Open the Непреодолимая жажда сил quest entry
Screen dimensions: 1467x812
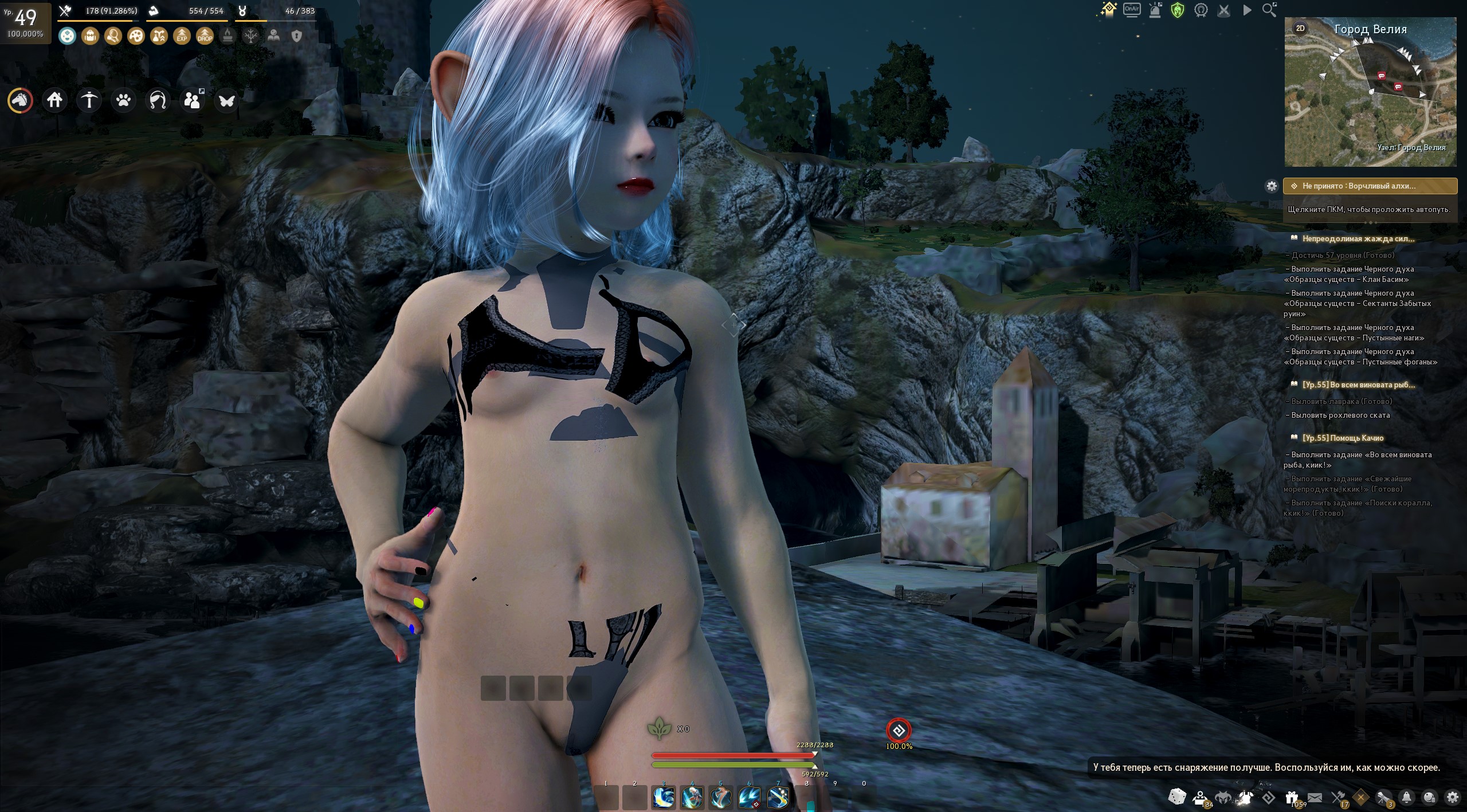click(x=1358, y=239)
